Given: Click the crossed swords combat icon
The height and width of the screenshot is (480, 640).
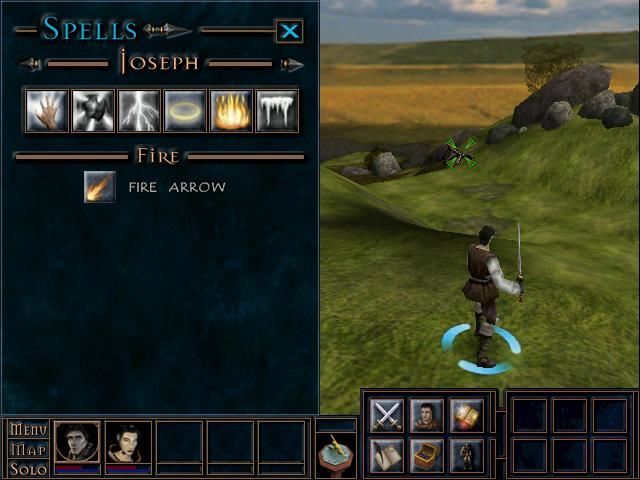Looking at the screenshot, I should coord(387,414).
